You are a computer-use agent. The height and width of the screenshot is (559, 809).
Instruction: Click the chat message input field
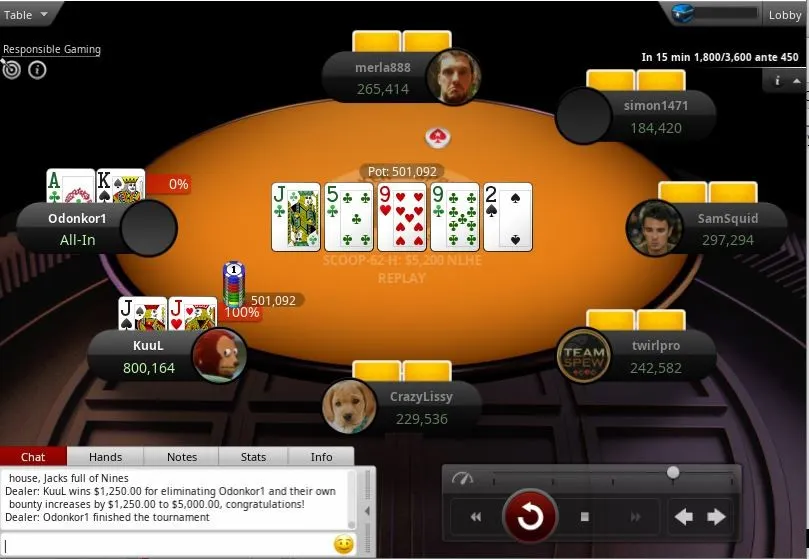click(165, 545)
